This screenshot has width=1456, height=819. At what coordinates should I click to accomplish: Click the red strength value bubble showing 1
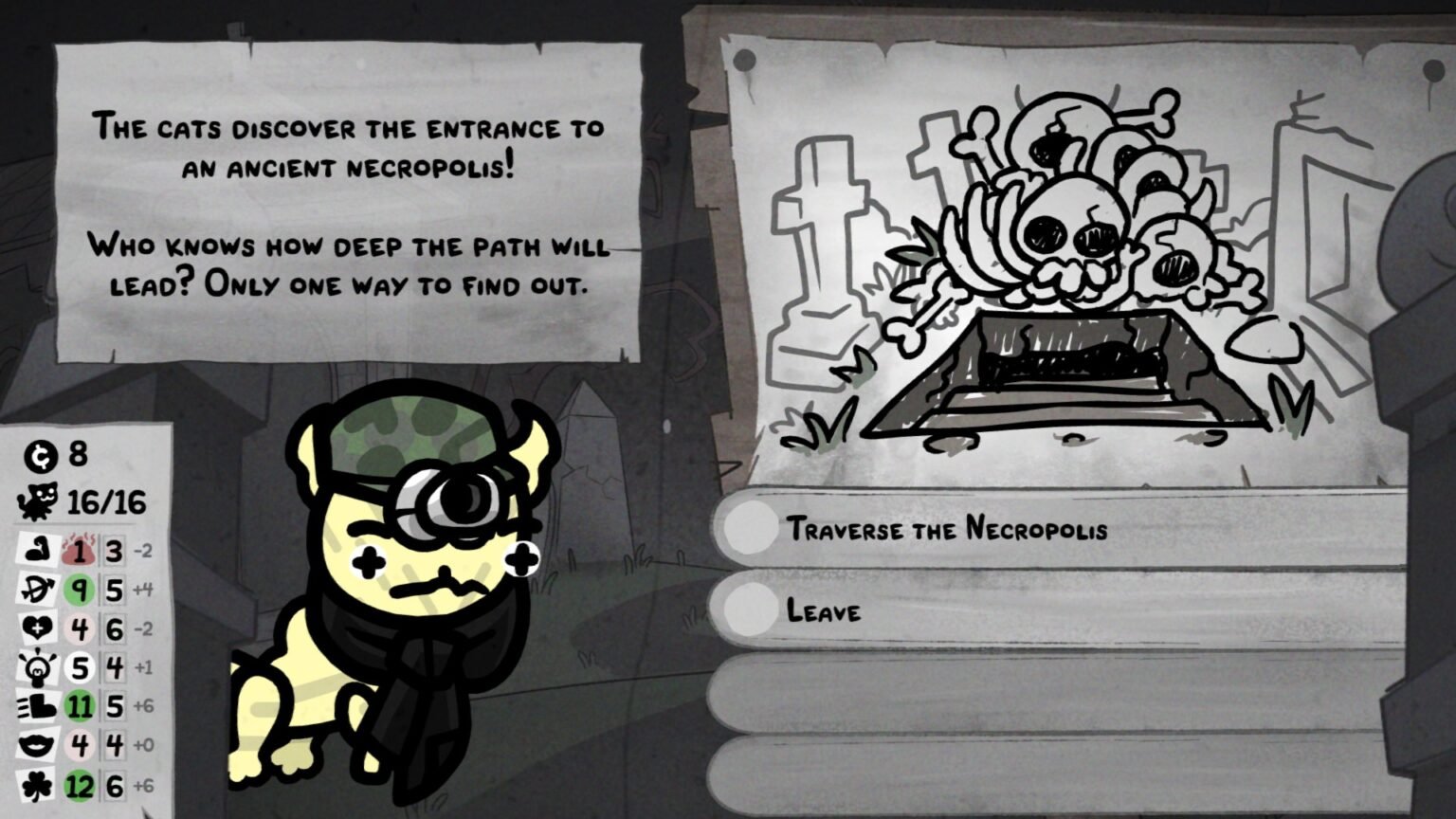pyautogui.click(x=79, y=548)
